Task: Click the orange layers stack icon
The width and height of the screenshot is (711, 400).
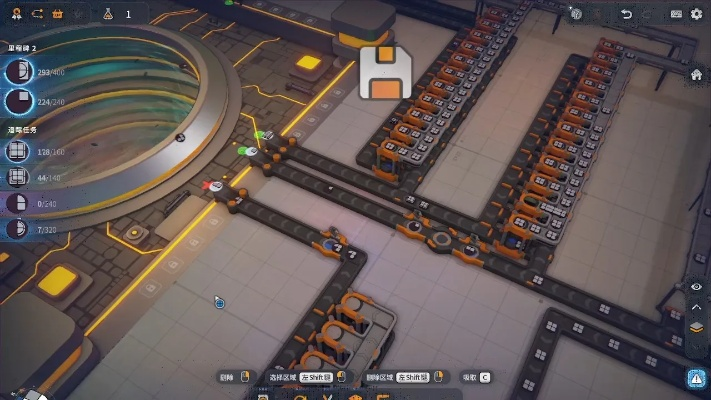Action: tap(697, 327)
